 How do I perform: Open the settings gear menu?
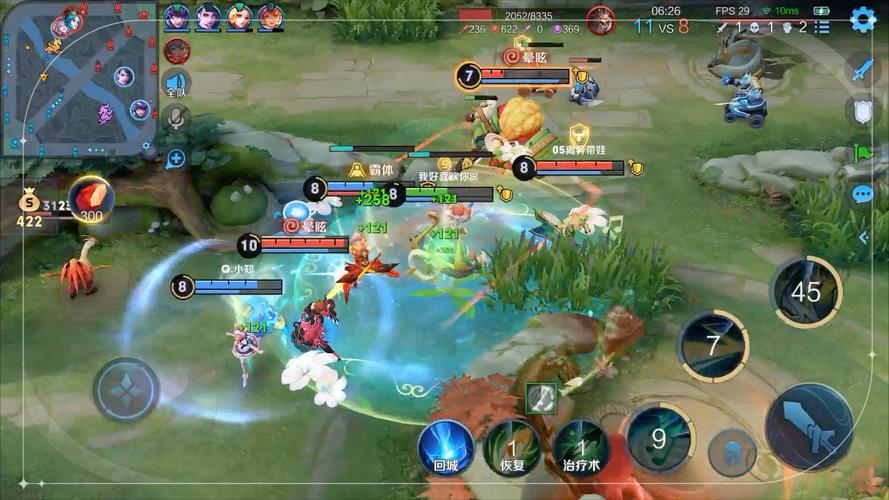click(x=862, y=20)
